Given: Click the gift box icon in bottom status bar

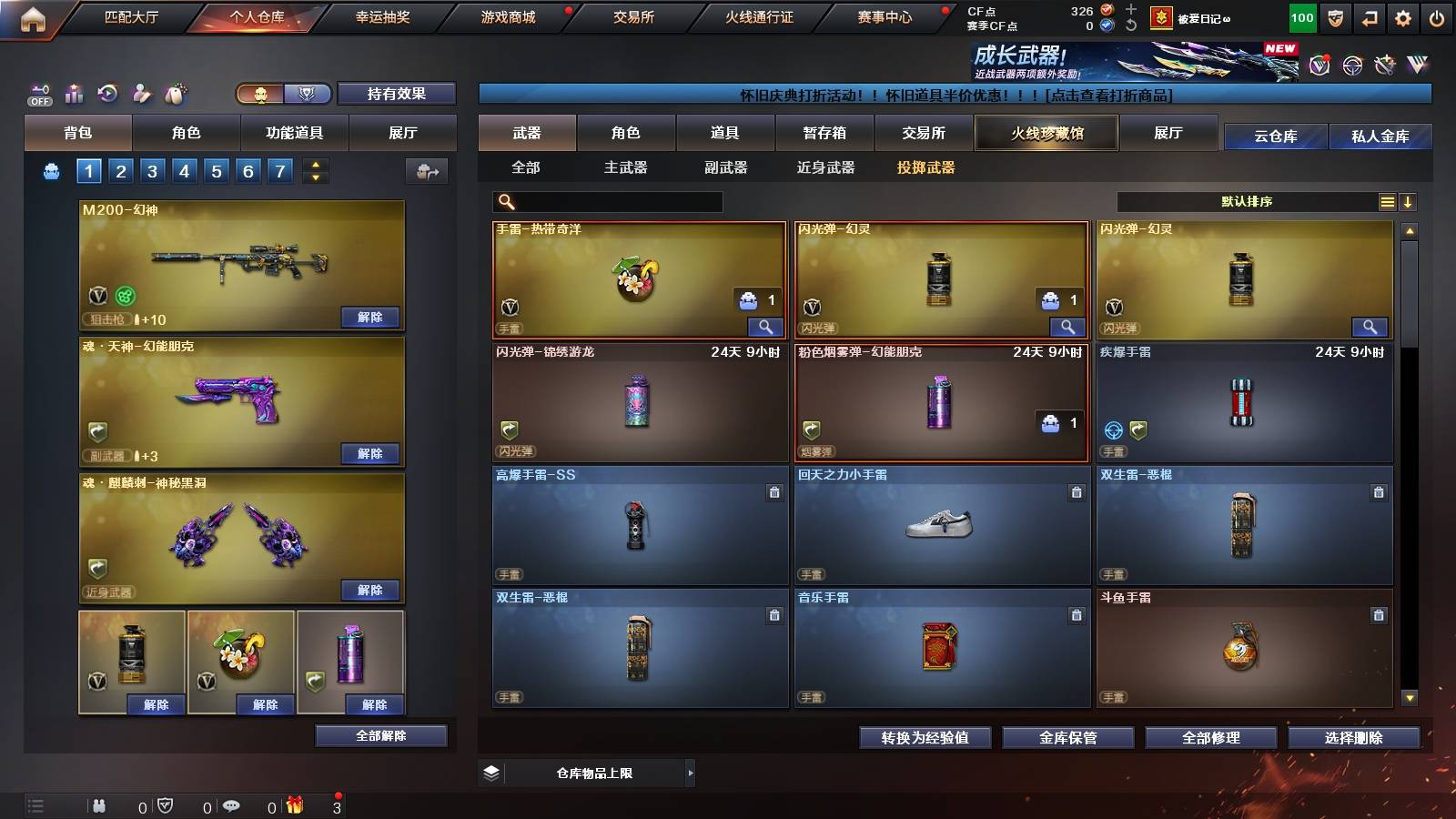Looking at the screenshot, I should click(x=294, y=807).
